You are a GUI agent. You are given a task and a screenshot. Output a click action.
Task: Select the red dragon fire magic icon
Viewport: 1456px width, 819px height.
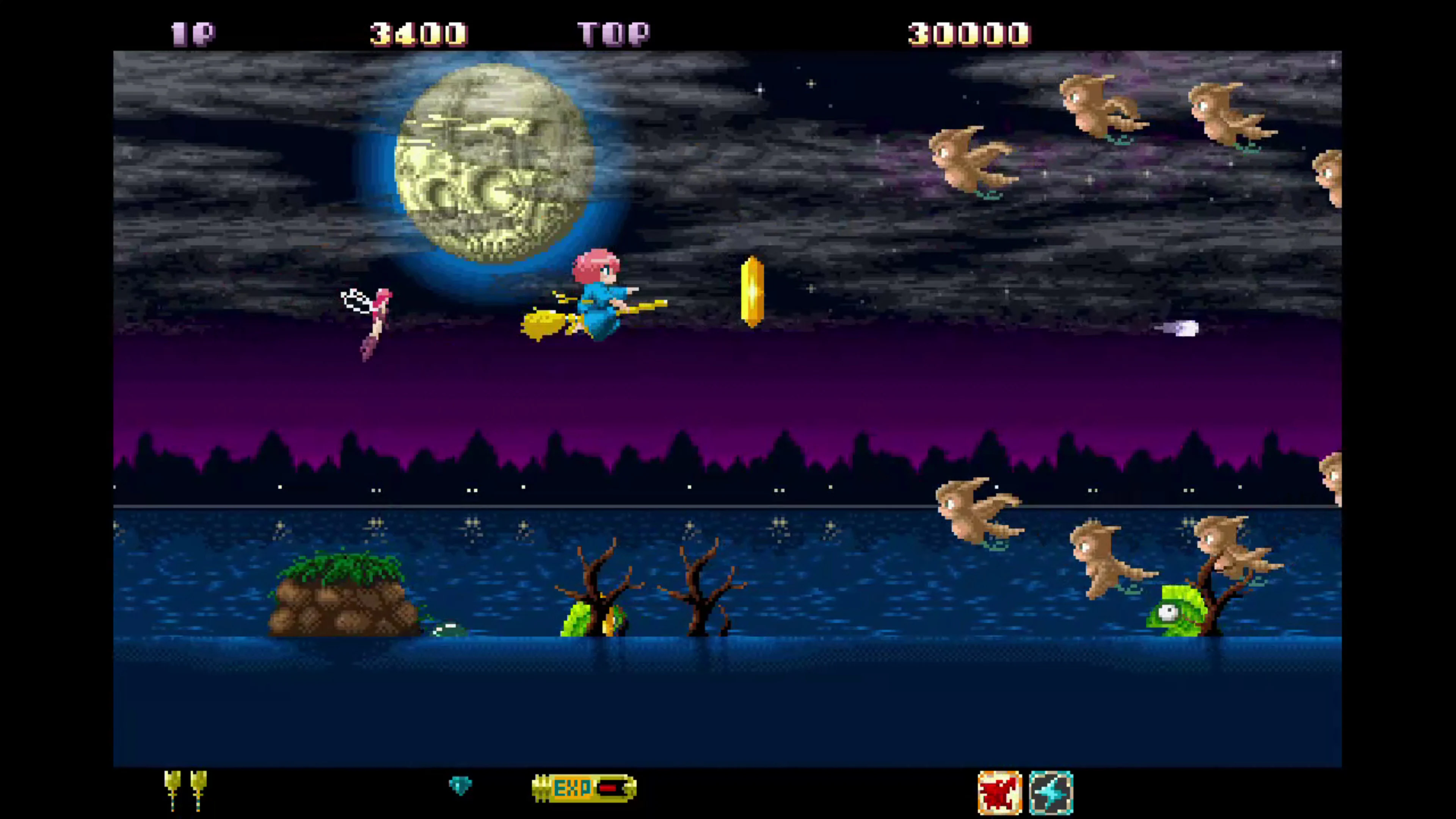tap(1000, 791)
